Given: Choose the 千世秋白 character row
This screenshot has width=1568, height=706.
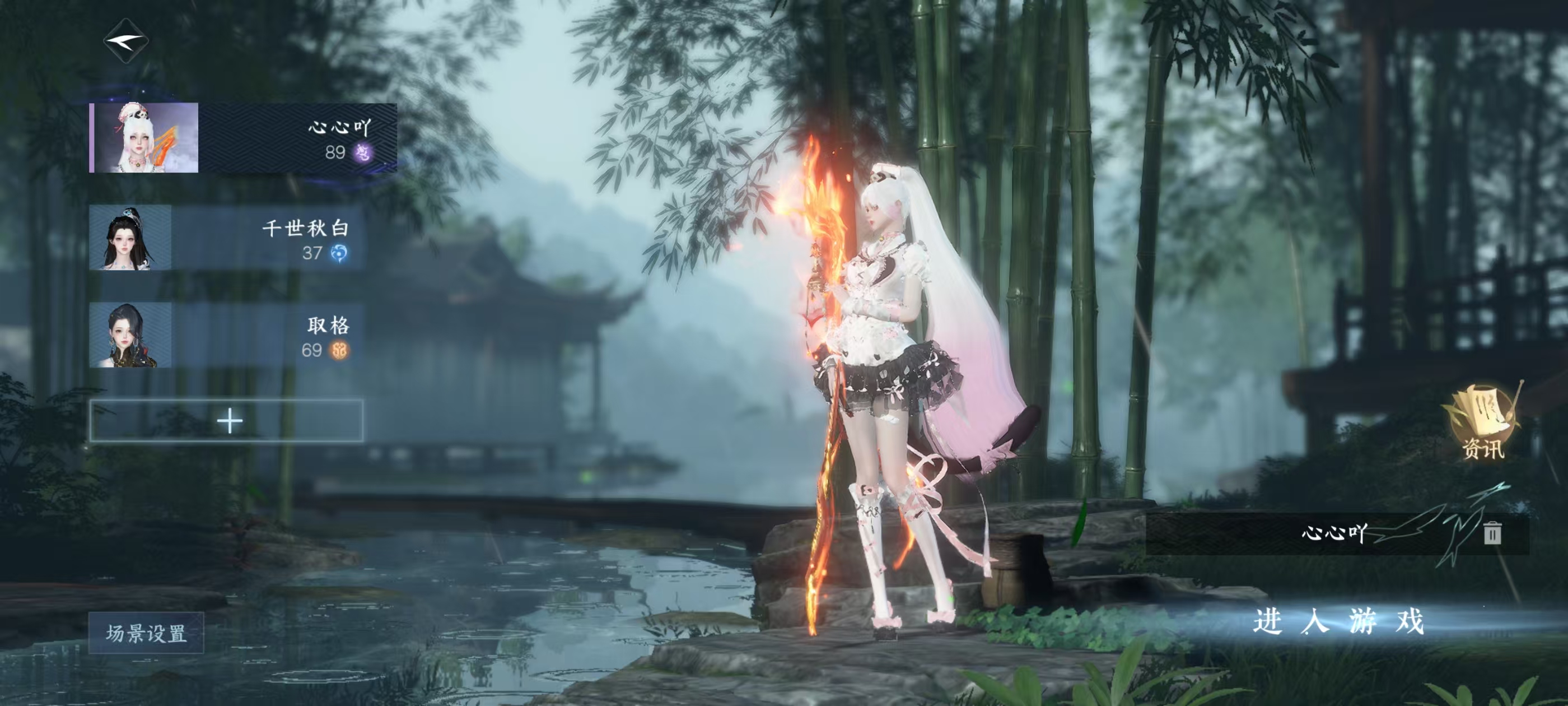Looking at the screenshot, I should click(x=227, y=238).
